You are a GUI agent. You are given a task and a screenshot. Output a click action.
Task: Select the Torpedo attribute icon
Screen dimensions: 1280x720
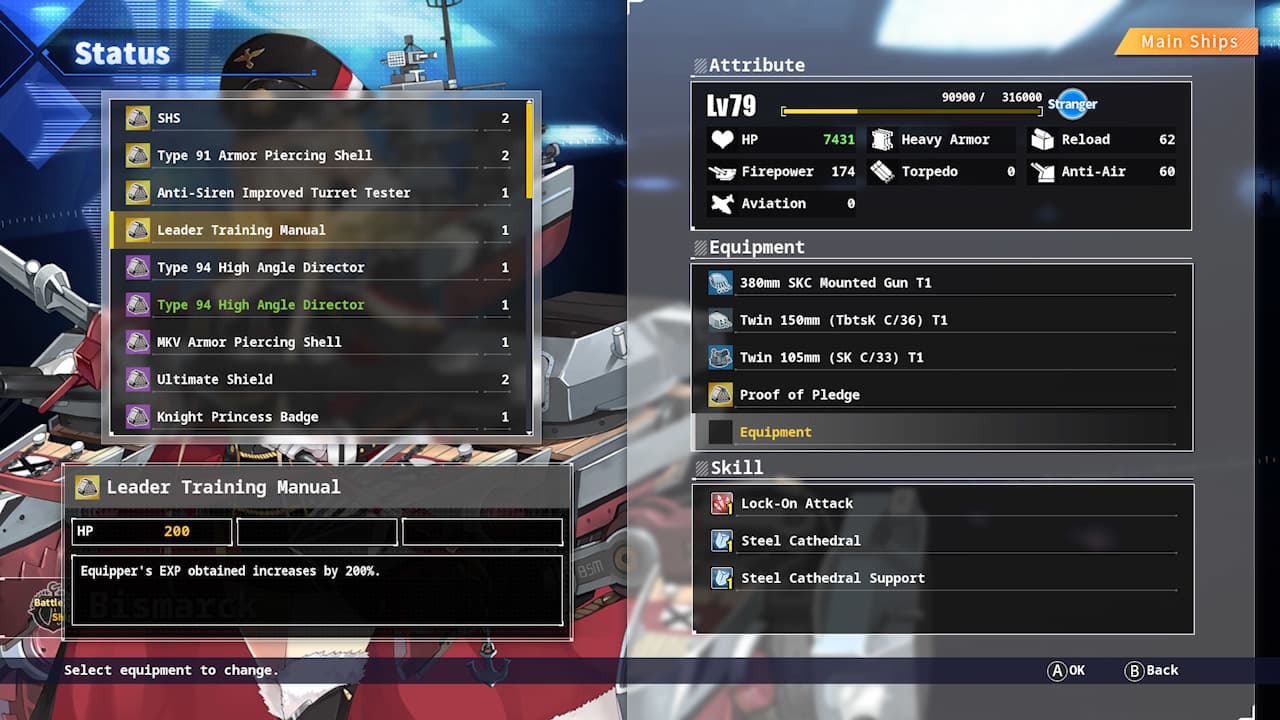point(882,171)
